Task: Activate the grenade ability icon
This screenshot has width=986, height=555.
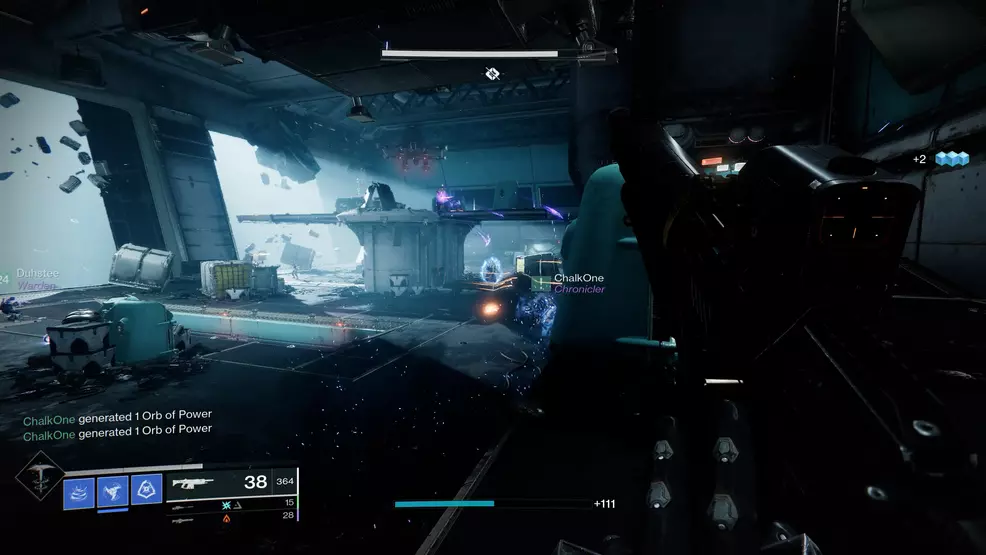Action: 79,491
